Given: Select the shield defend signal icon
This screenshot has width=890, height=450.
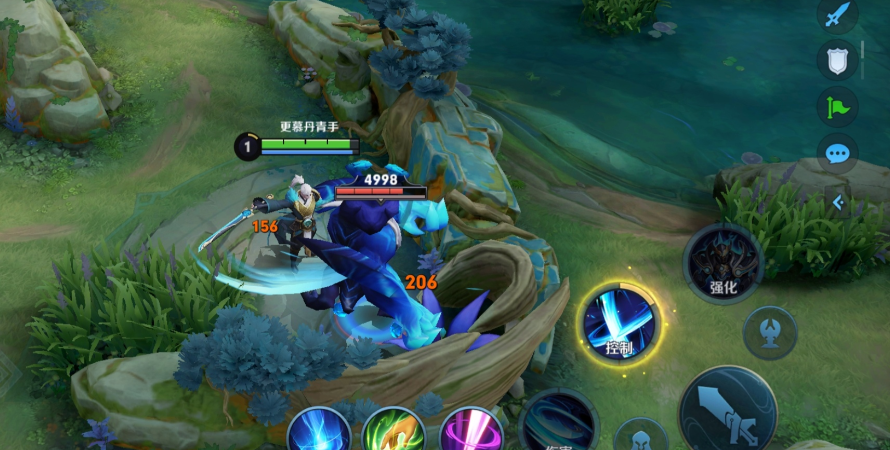Looking at the screenshot, I should [837, 60].
